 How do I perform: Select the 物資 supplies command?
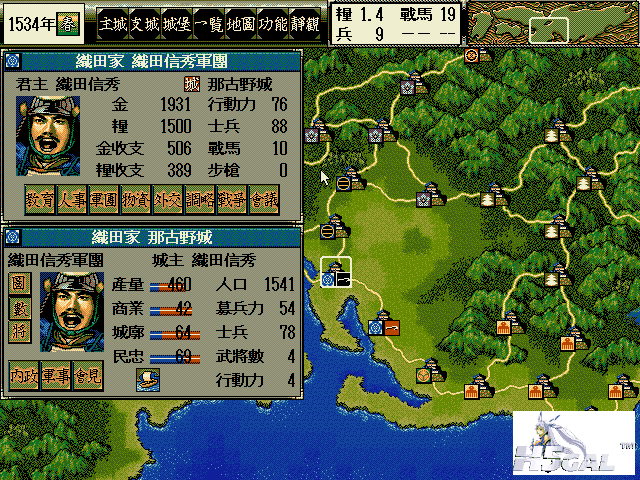[x=136, y=199]
